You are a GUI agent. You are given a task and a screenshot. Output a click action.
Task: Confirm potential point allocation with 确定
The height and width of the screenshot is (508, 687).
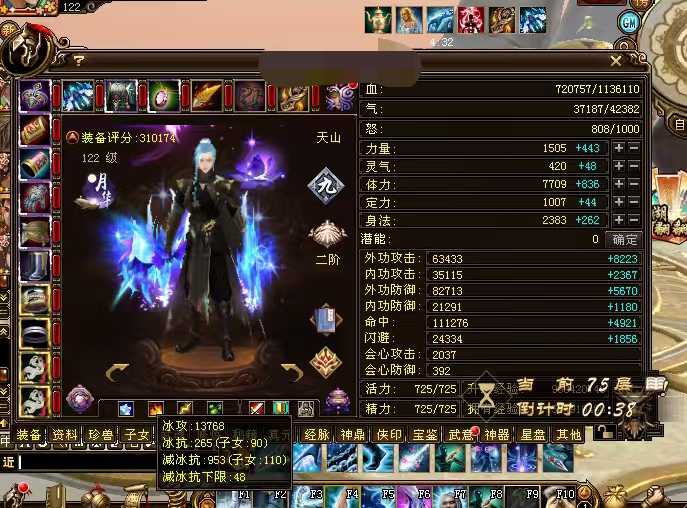[x=625, y=240]
